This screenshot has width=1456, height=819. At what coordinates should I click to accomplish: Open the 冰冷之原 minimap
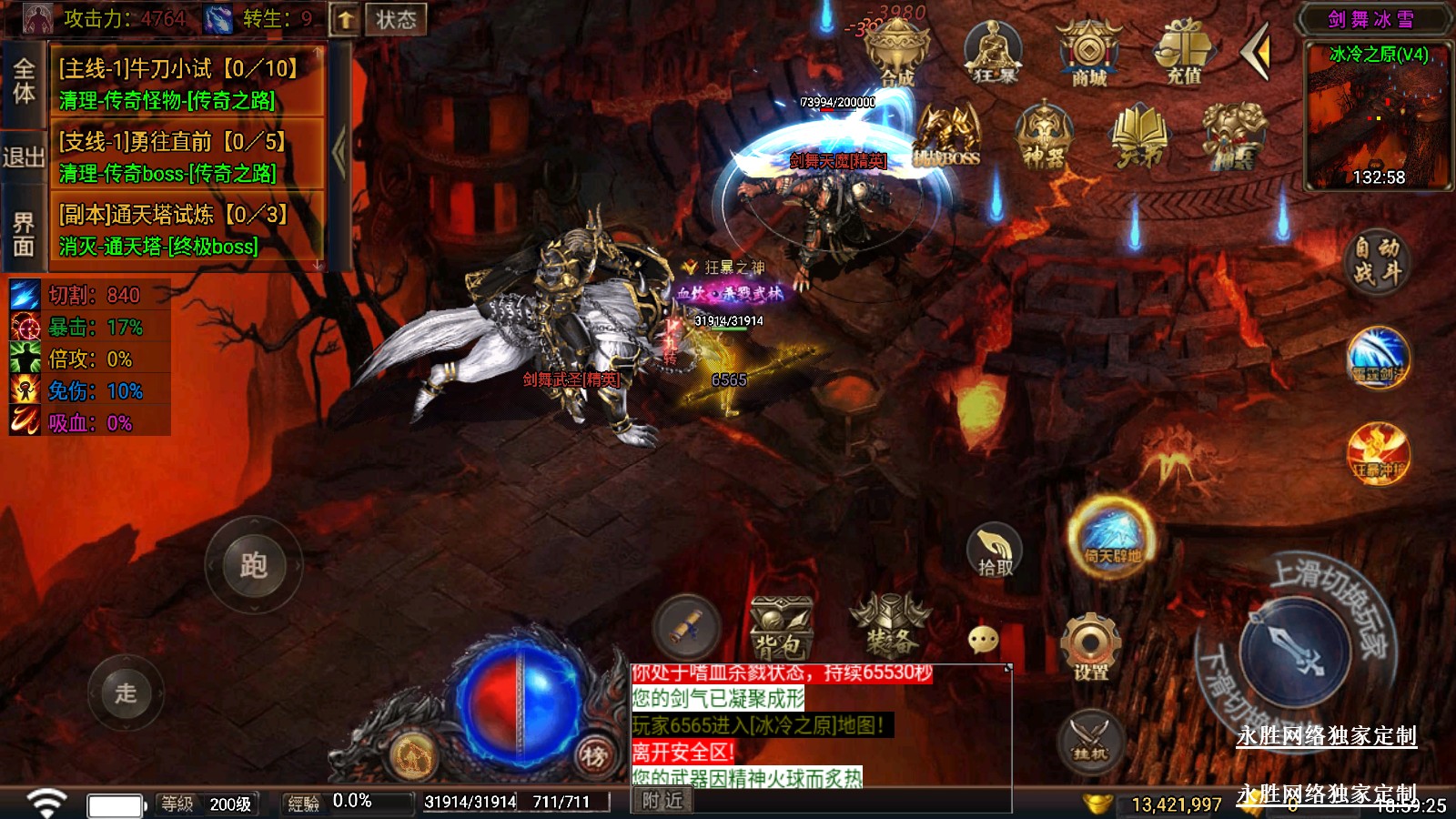pyautogui.click(x=1378, y=116)
